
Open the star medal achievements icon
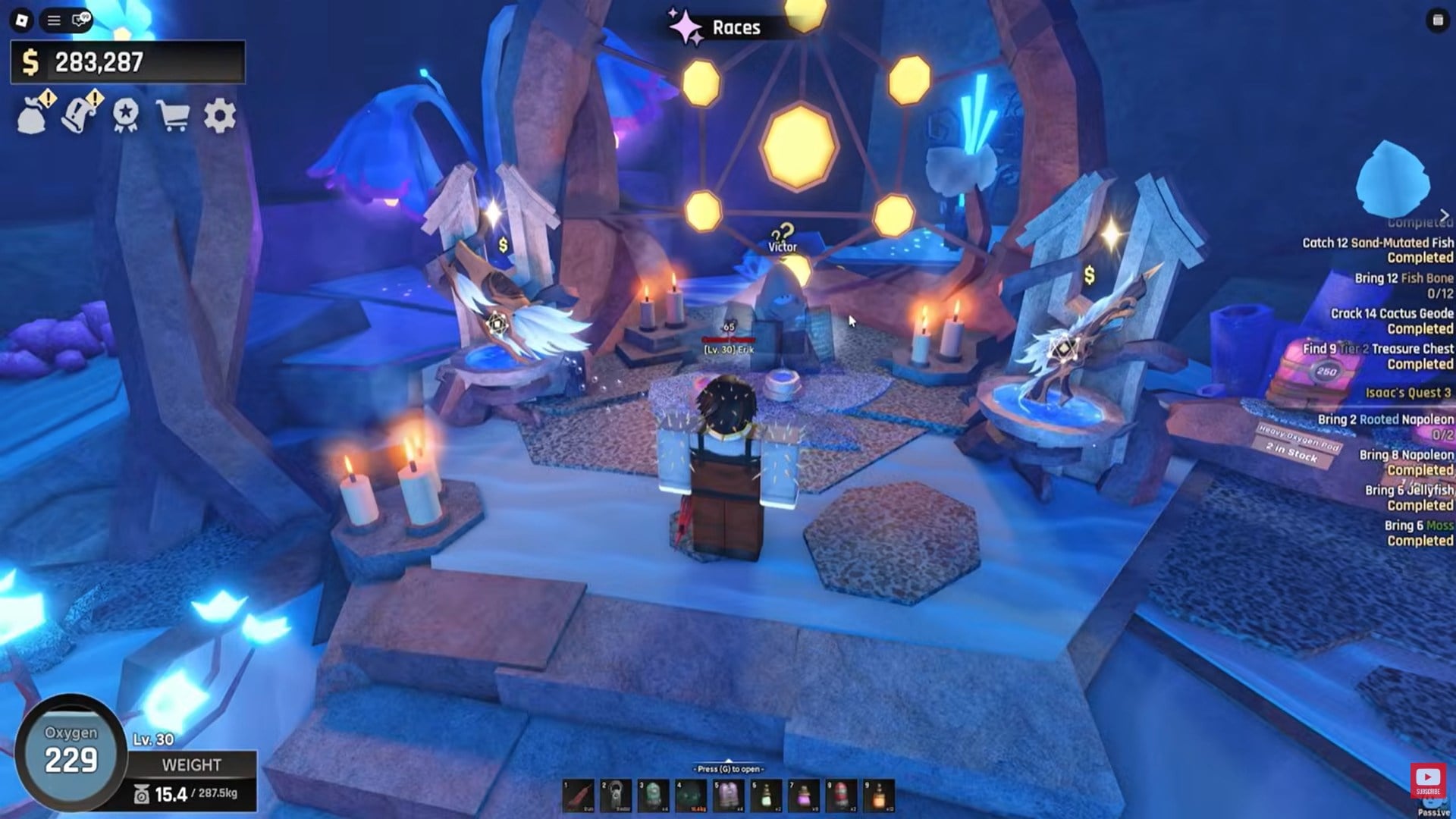pos(126,116)
